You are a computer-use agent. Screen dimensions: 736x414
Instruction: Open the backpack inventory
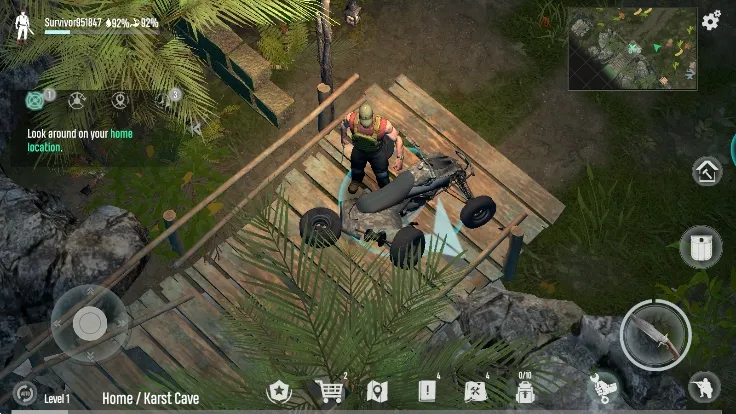pyautogui.click(x=523, y=392)
